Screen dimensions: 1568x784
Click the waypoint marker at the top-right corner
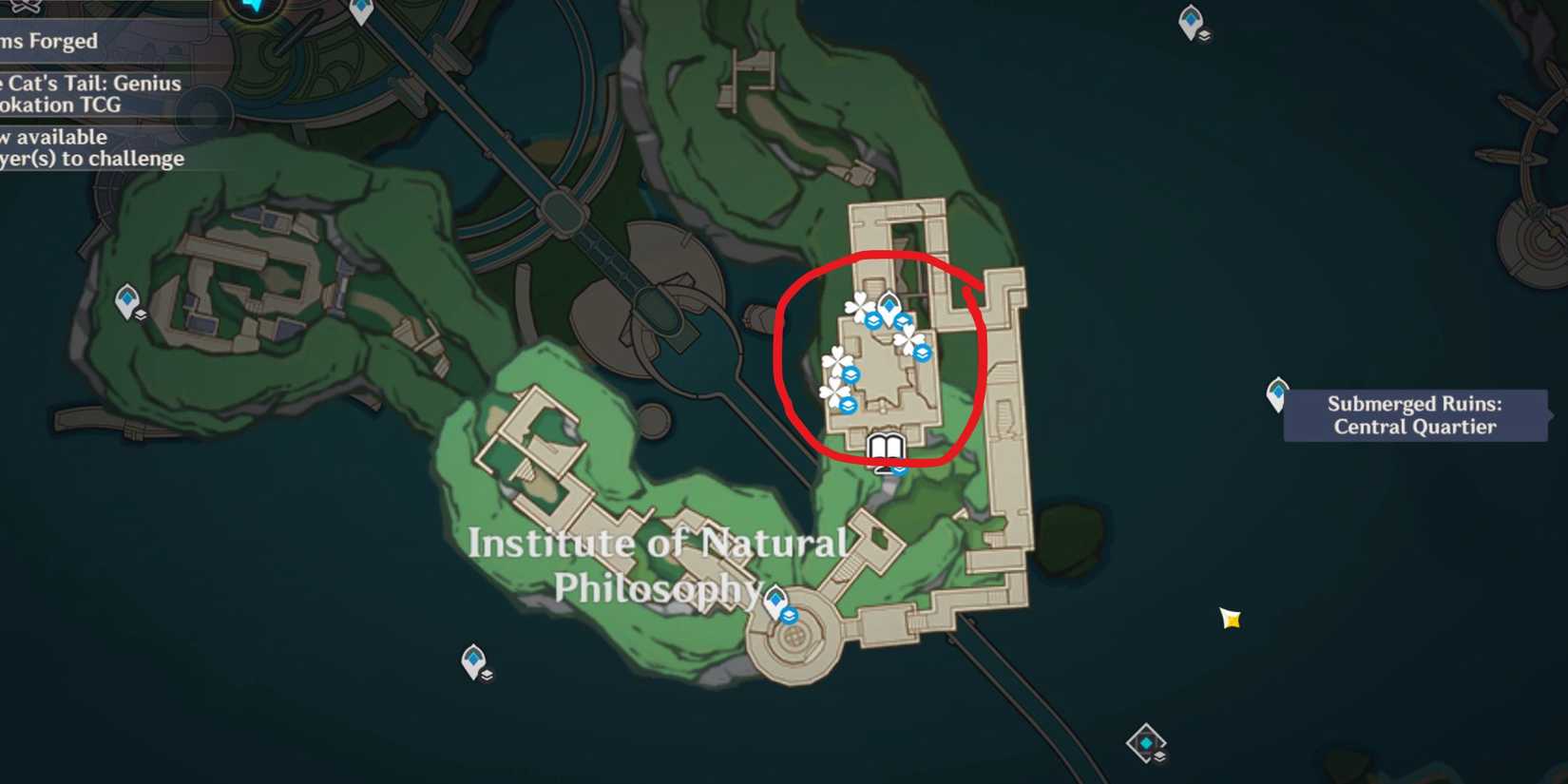pos(1191,19)
